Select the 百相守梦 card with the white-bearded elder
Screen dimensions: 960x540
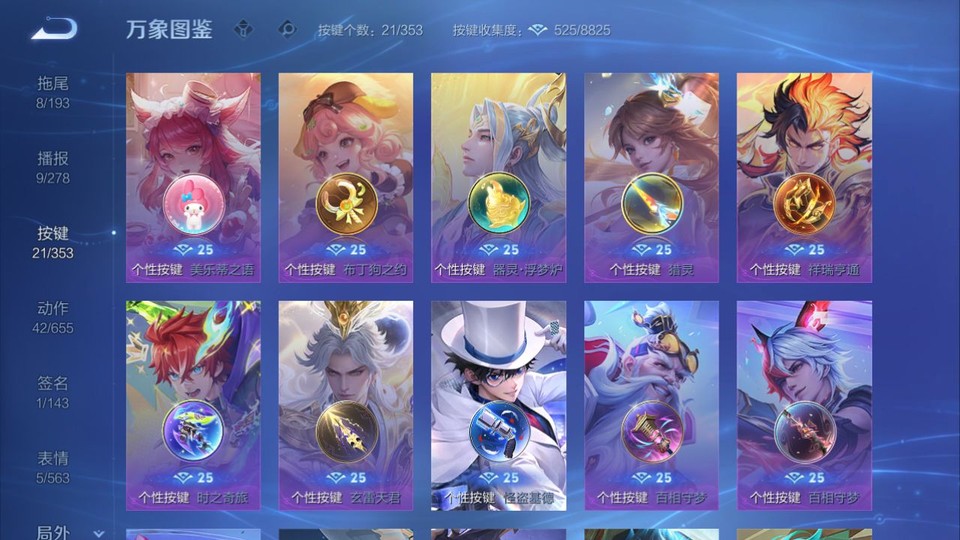[651, 405]
